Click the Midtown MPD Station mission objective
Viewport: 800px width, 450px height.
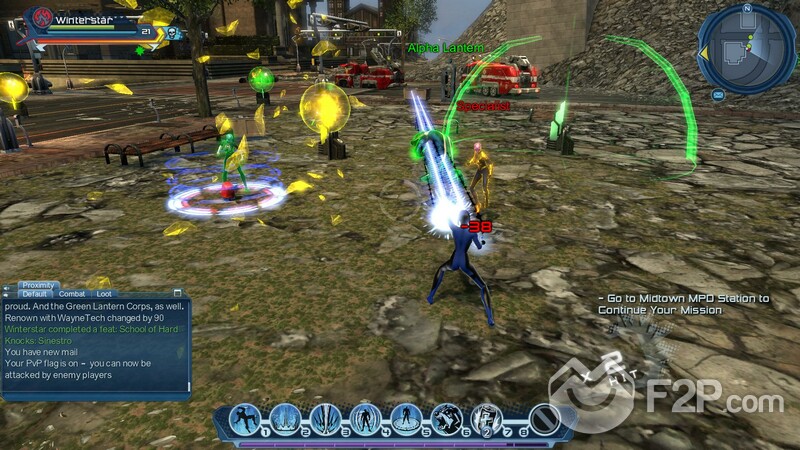pos(684,304)
